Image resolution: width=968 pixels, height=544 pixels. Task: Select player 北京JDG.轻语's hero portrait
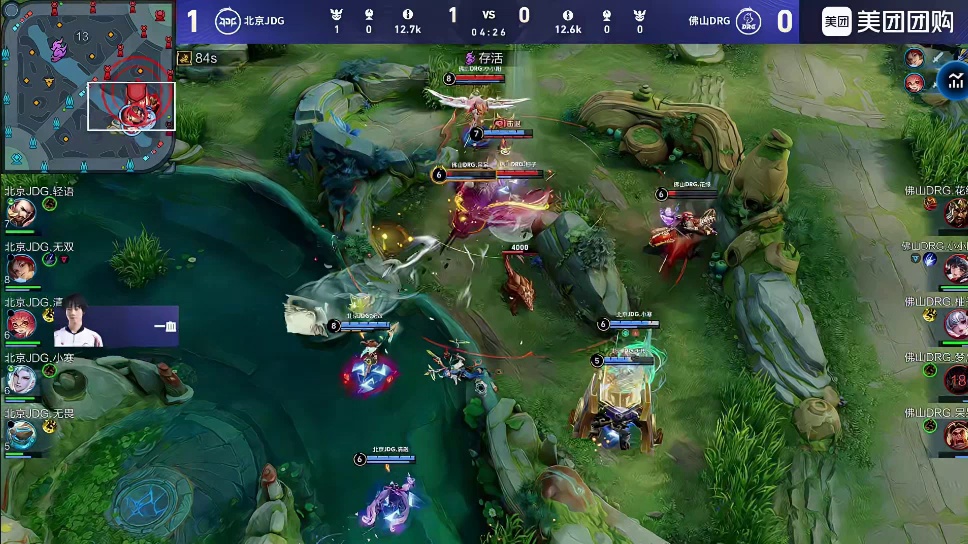point(20,212)
